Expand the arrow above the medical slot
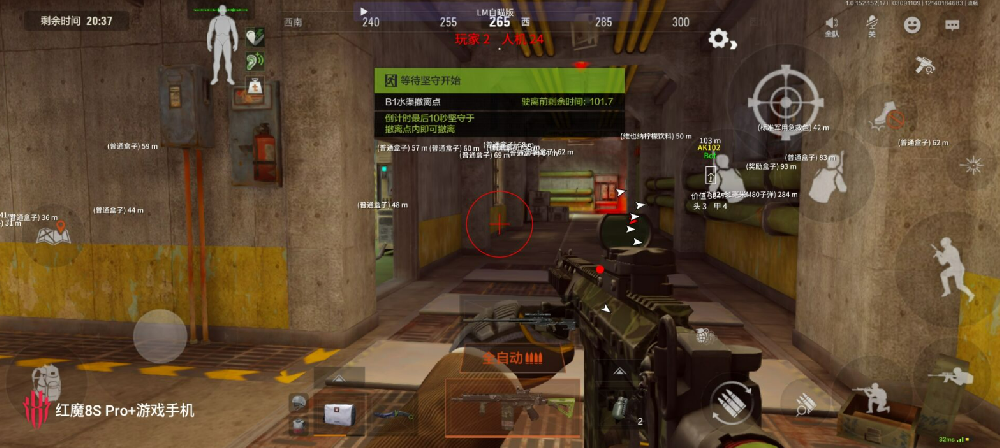Screen dimensions: 1000x448 coord(336,376)
